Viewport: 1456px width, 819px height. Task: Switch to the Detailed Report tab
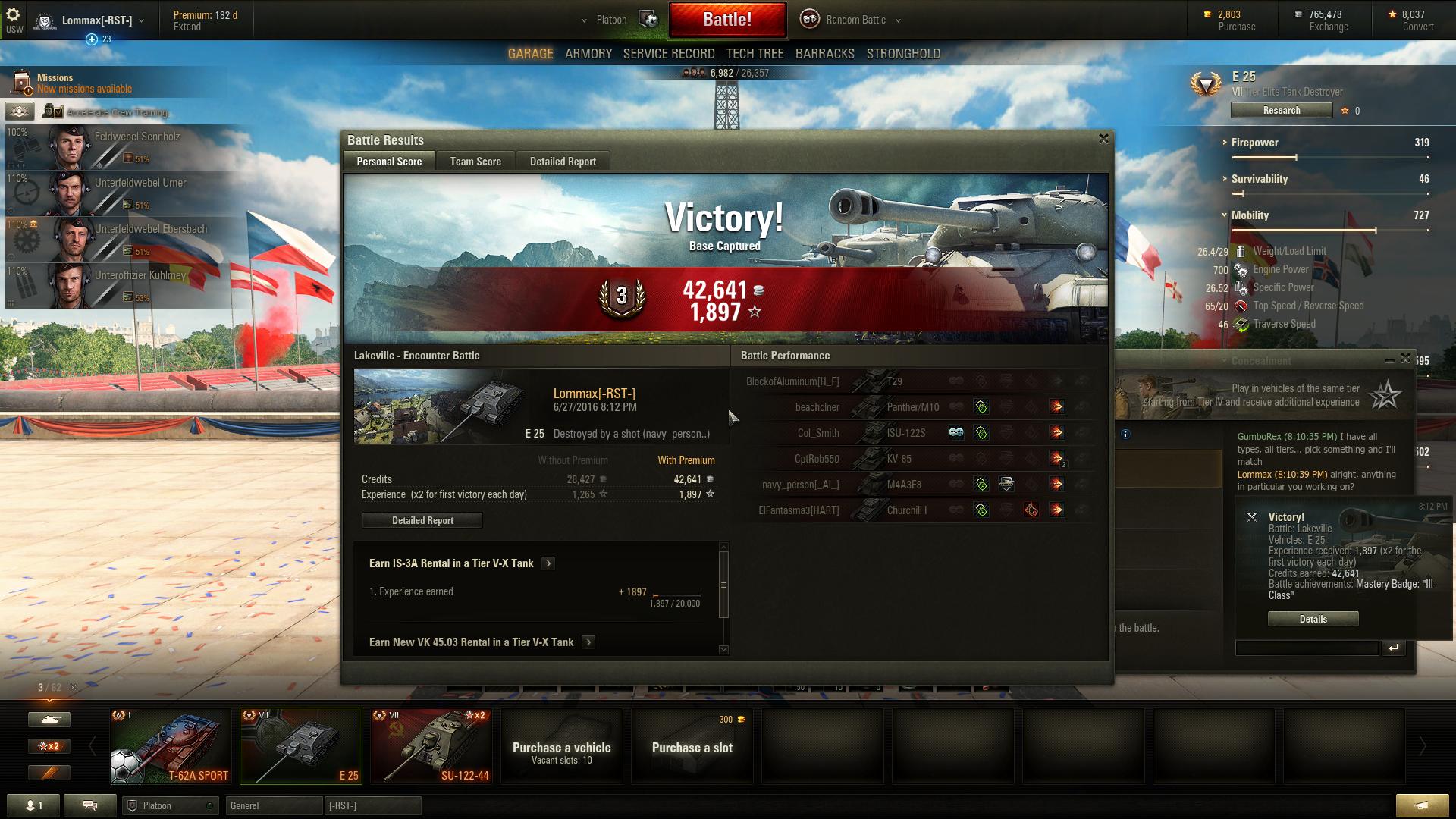(563, 162)
